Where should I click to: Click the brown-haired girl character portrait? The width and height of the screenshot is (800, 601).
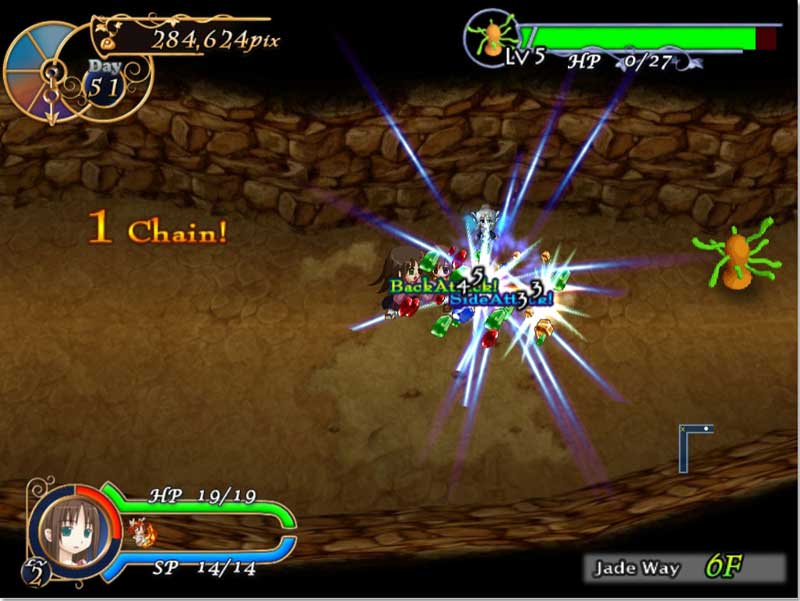pos(72,528)
